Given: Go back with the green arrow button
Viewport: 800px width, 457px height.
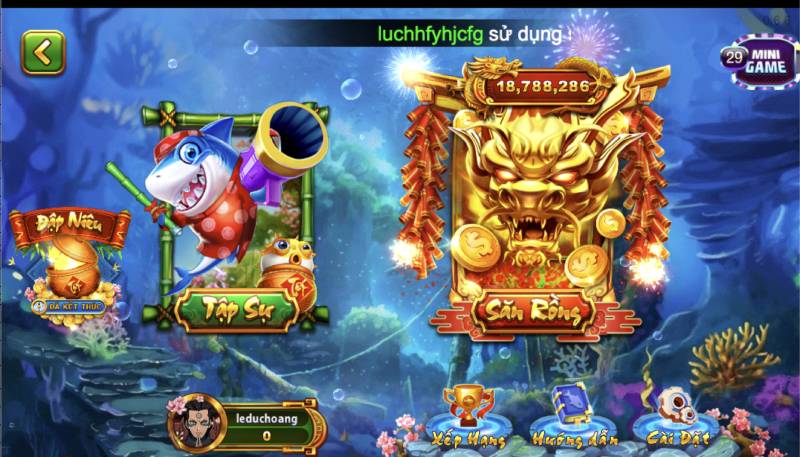Looking at the screenshot, I should [42, 52].
